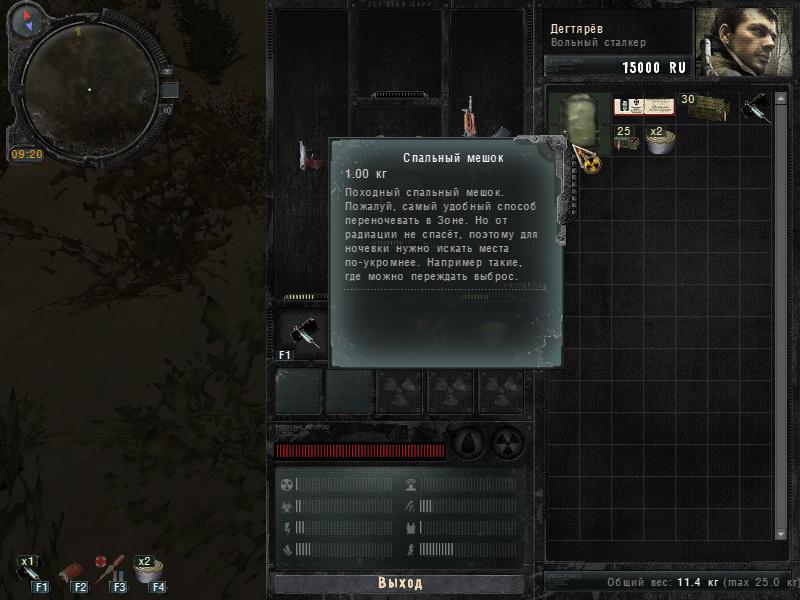Click the circular minimap
The image size is (800, 600).
tap(88, 89)
